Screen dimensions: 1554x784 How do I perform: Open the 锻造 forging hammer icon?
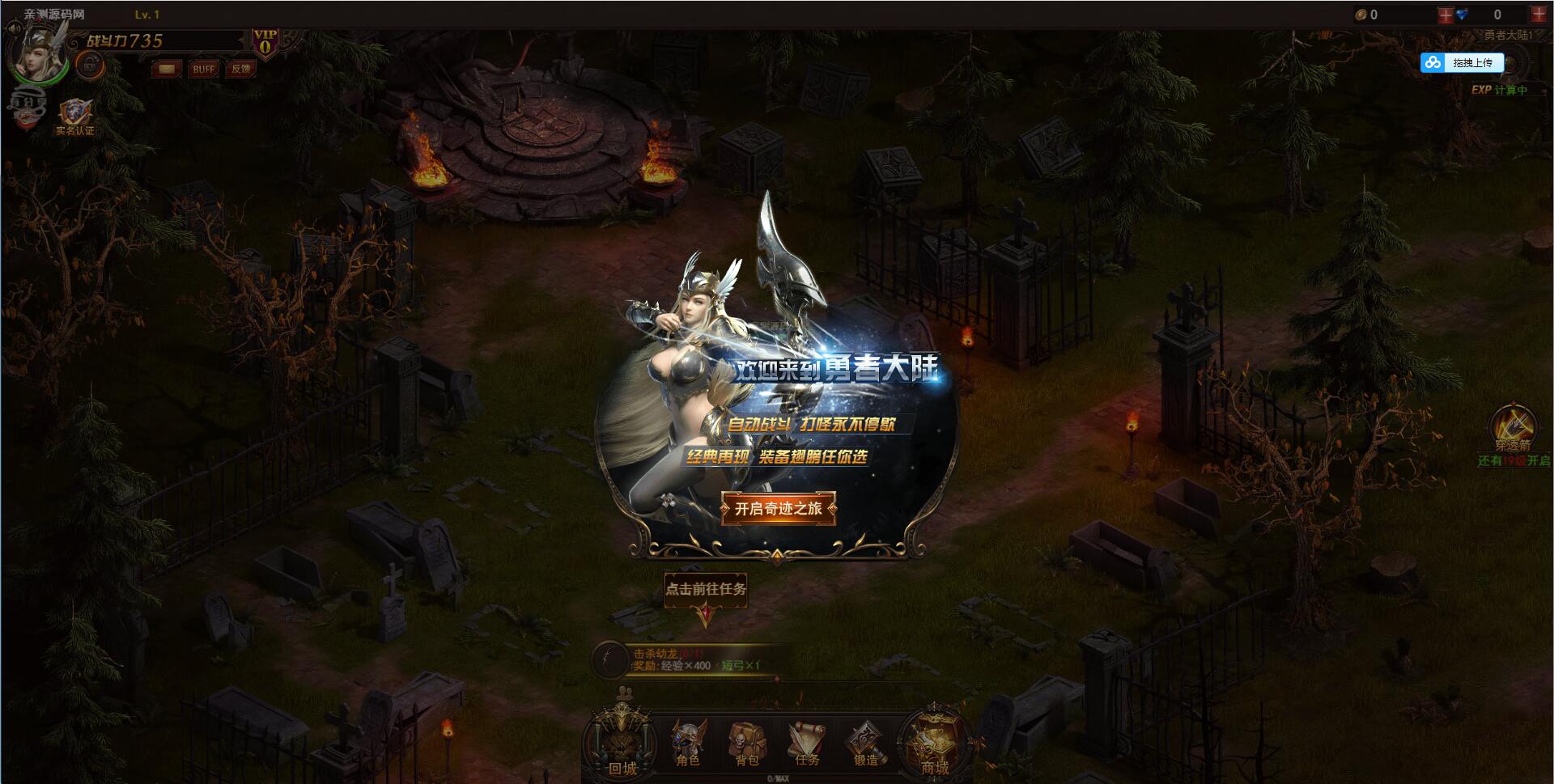864,740
